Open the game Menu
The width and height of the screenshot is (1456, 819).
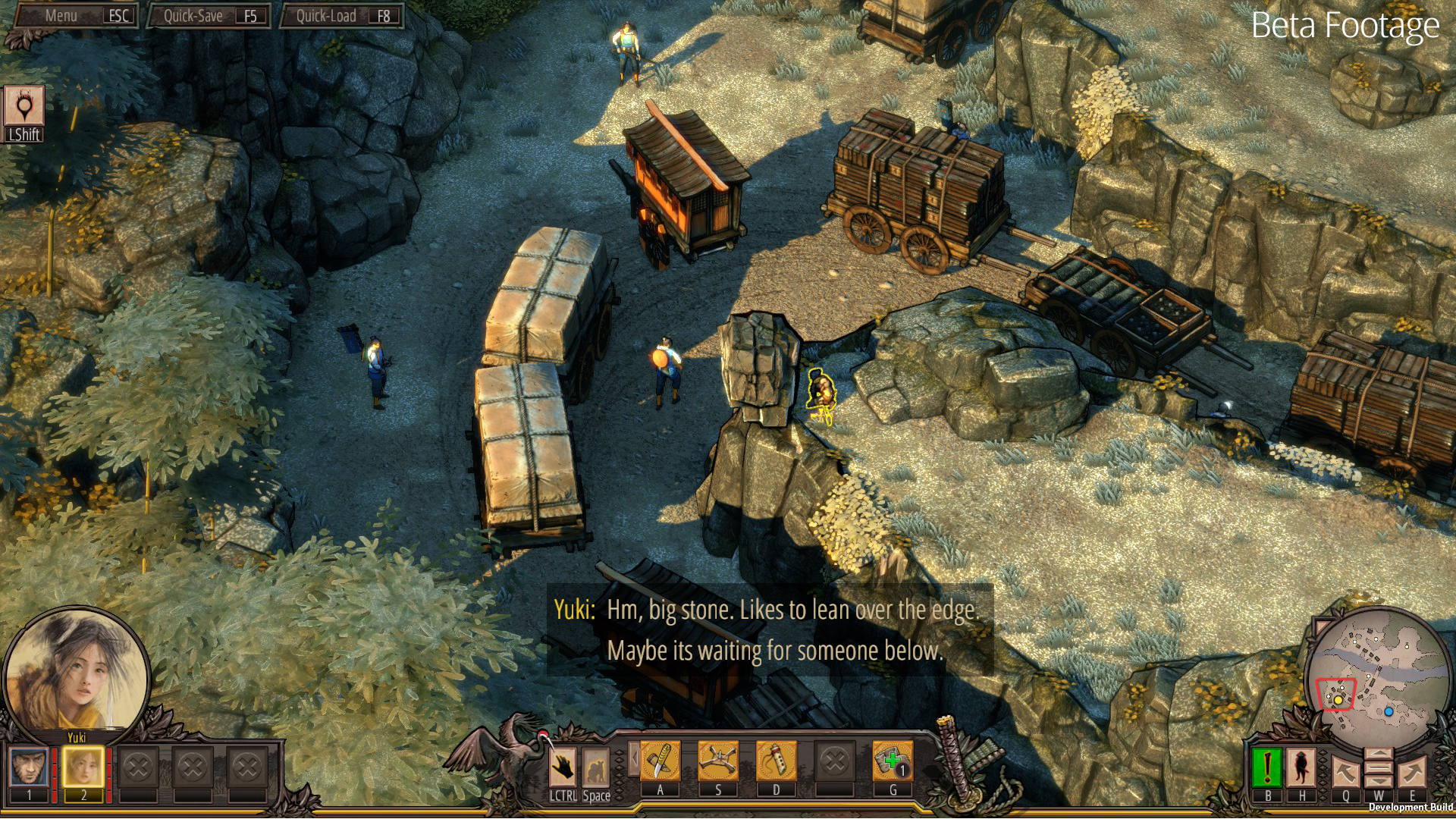click(x=74, y=16)
